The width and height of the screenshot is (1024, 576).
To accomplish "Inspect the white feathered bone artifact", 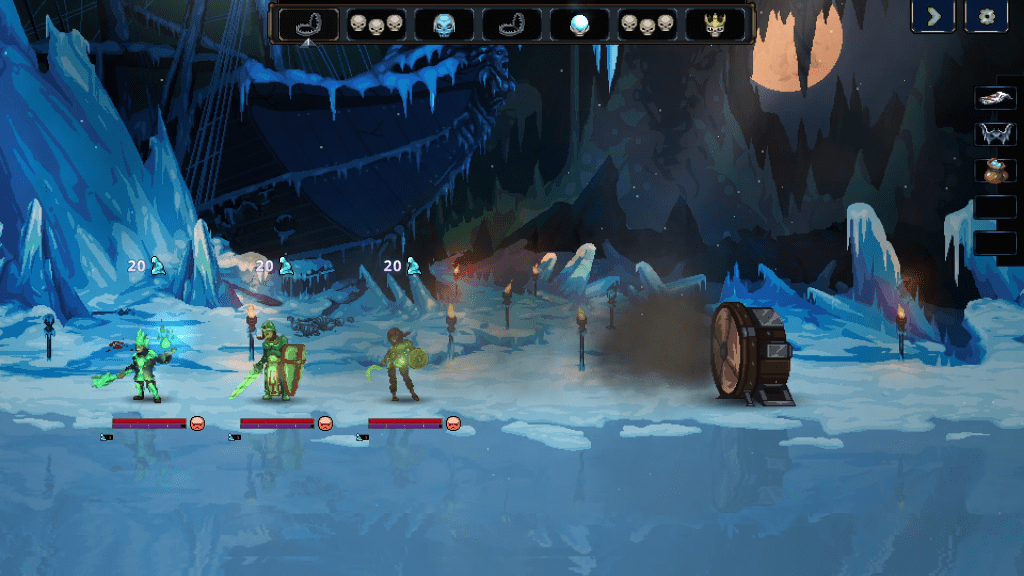I will click(995, 98).
